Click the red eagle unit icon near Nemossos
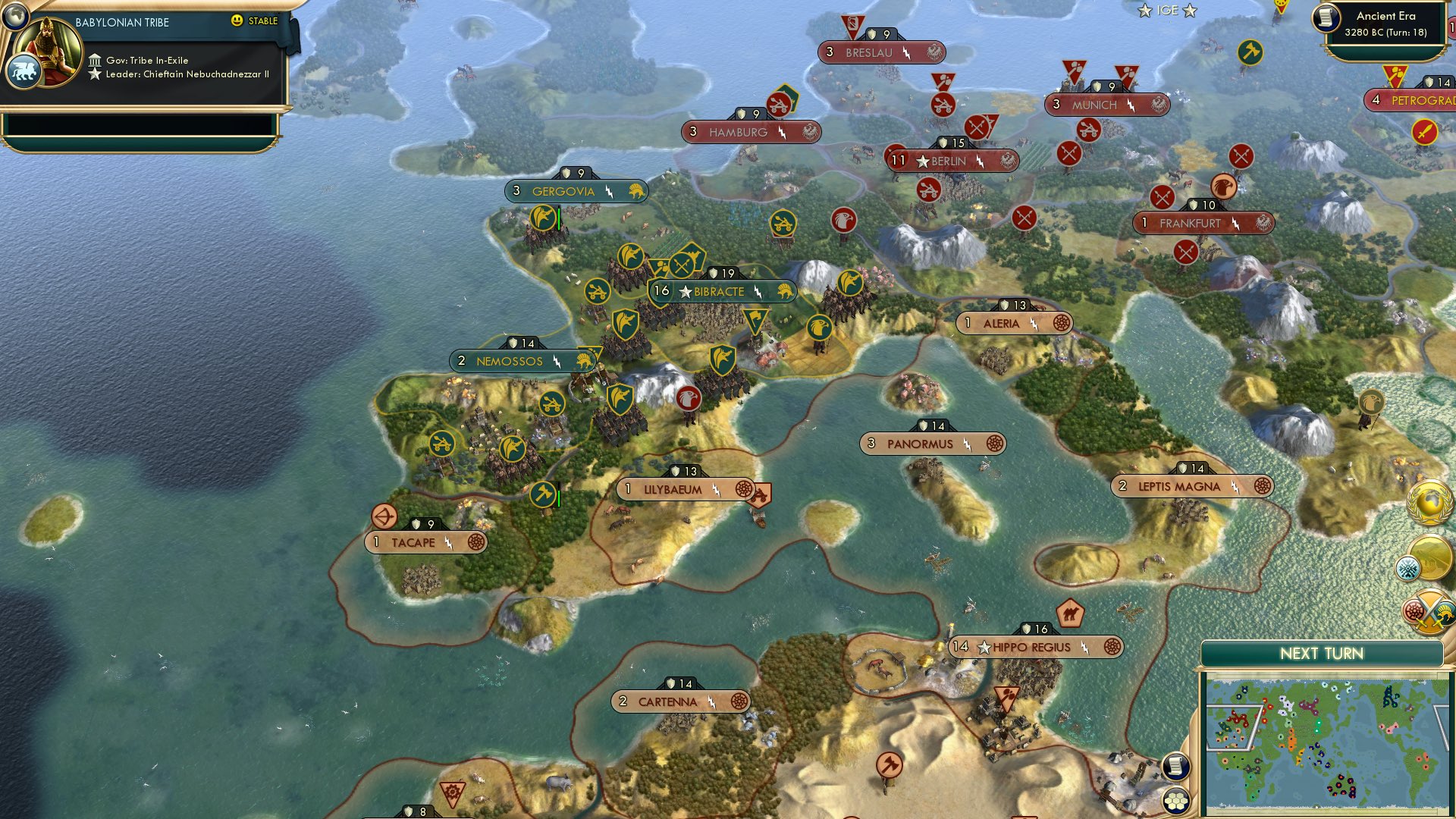1456x819 pixels. tap(687, 398)
